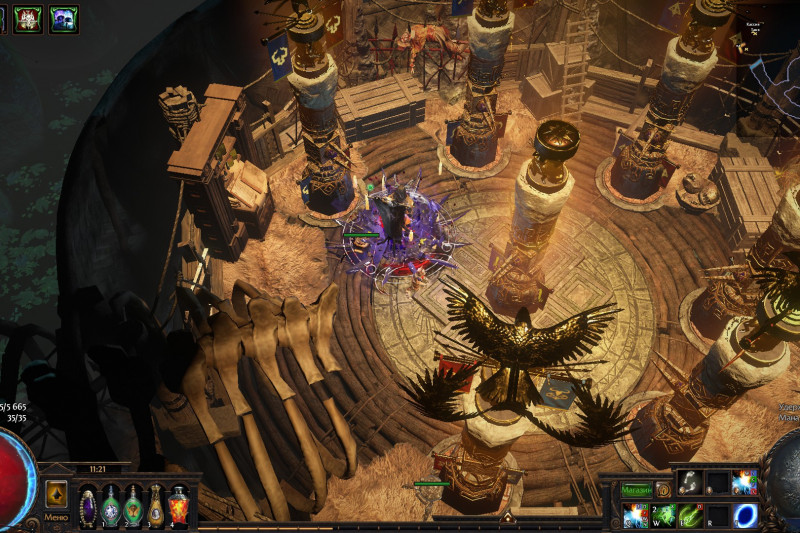
Task: Select the empty R skill slot
Action: [717, 516]
